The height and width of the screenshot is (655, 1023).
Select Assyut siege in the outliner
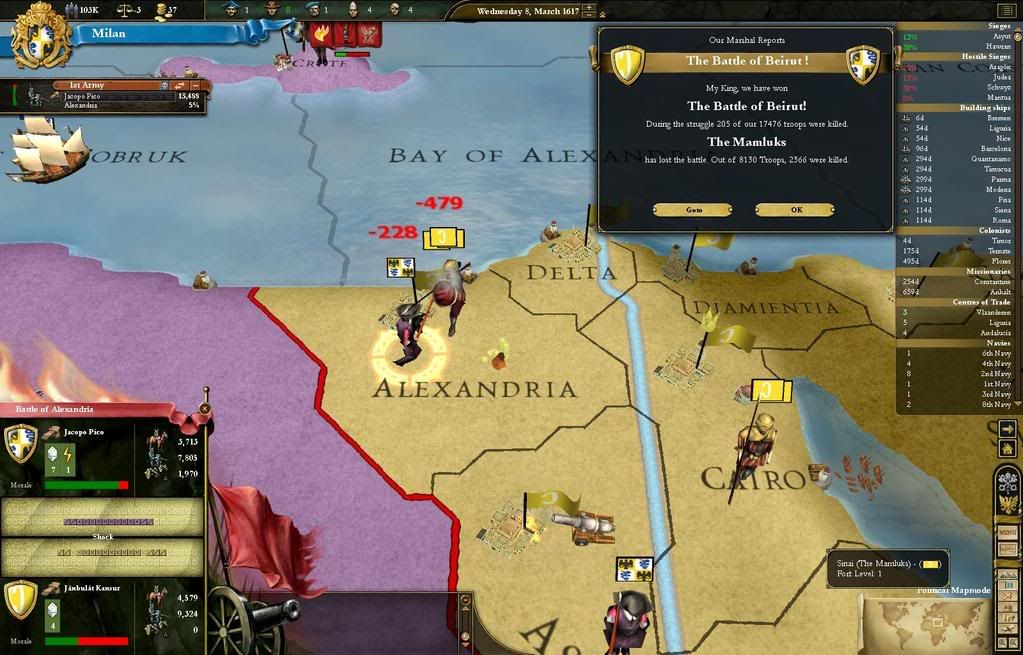958,36
